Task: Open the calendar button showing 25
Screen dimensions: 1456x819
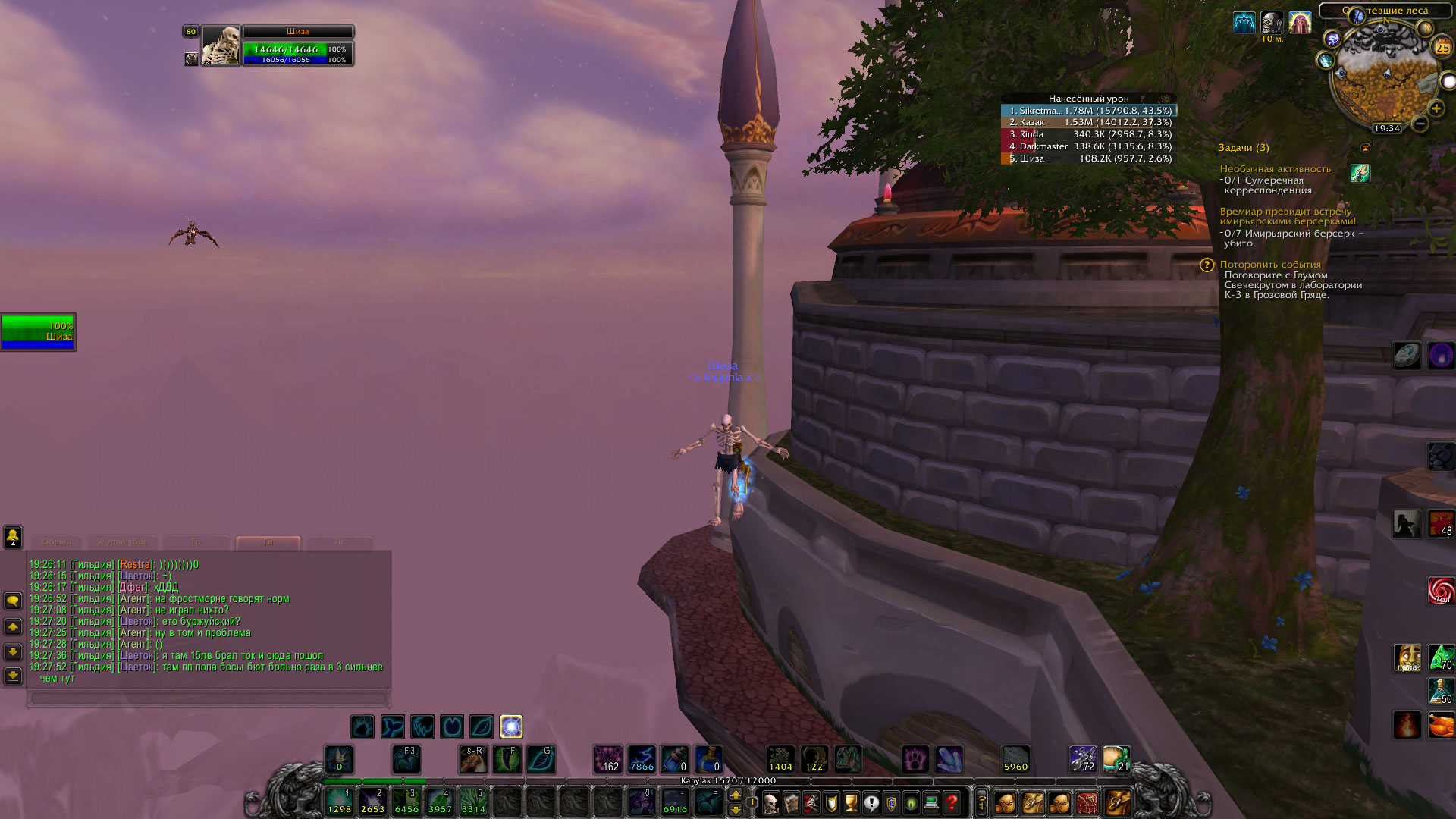Action: pyautogui.click(x=1442, y=48)
